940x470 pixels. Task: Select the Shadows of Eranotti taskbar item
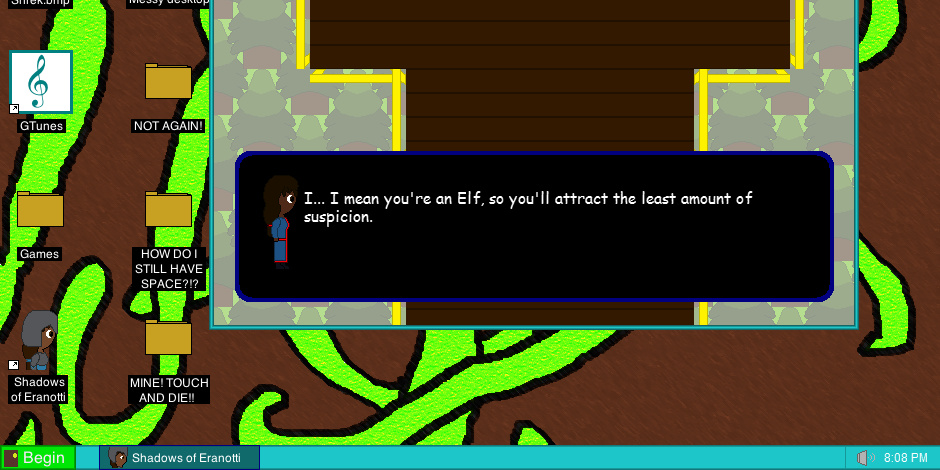point(180,458)
